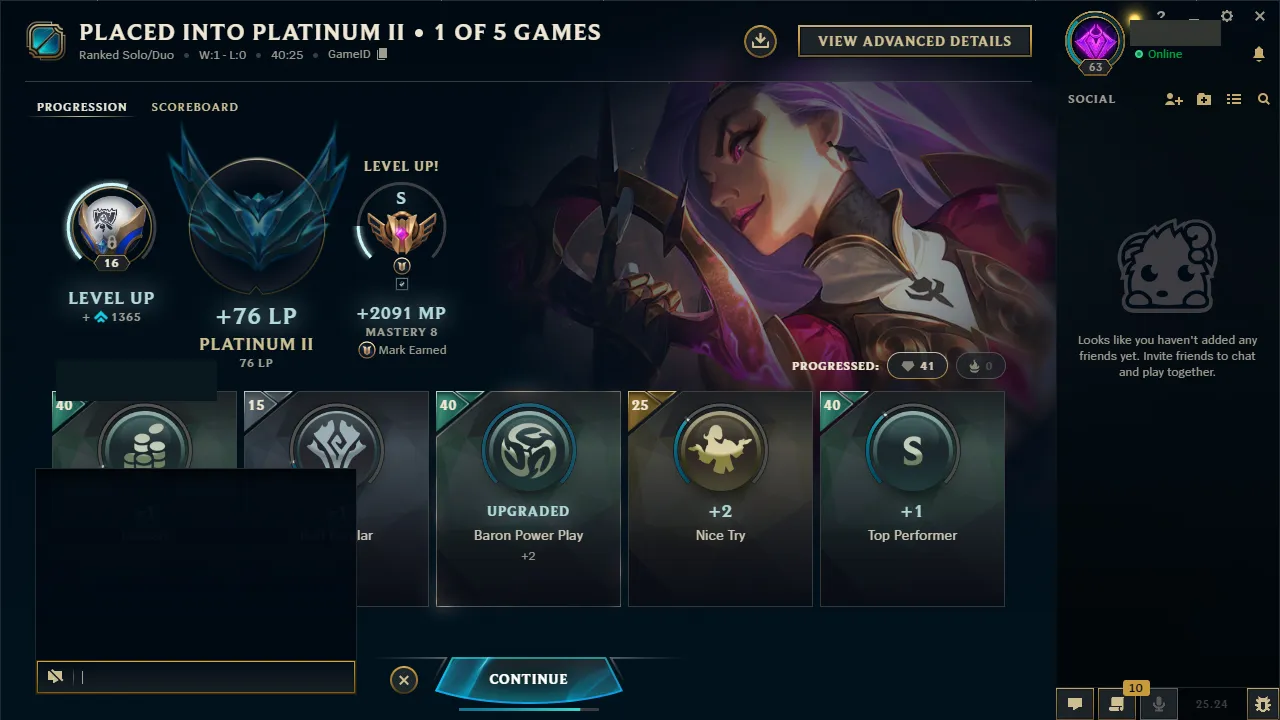The width and height of the screenshot is (1280, 720).
Task: Create a new friend group folder
Action: pos(1203,100)
